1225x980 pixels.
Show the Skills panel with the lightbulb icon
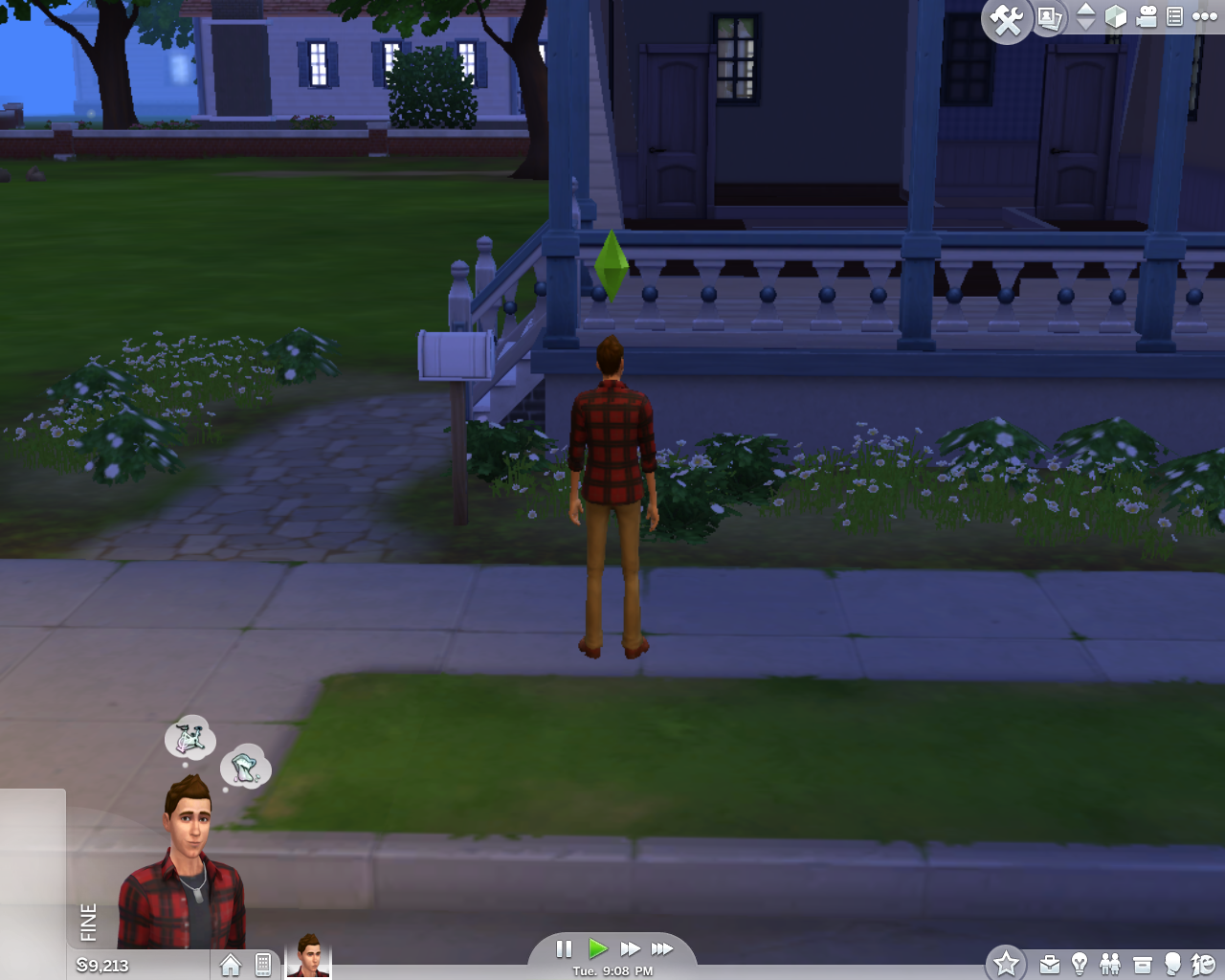coord(1080,964)
